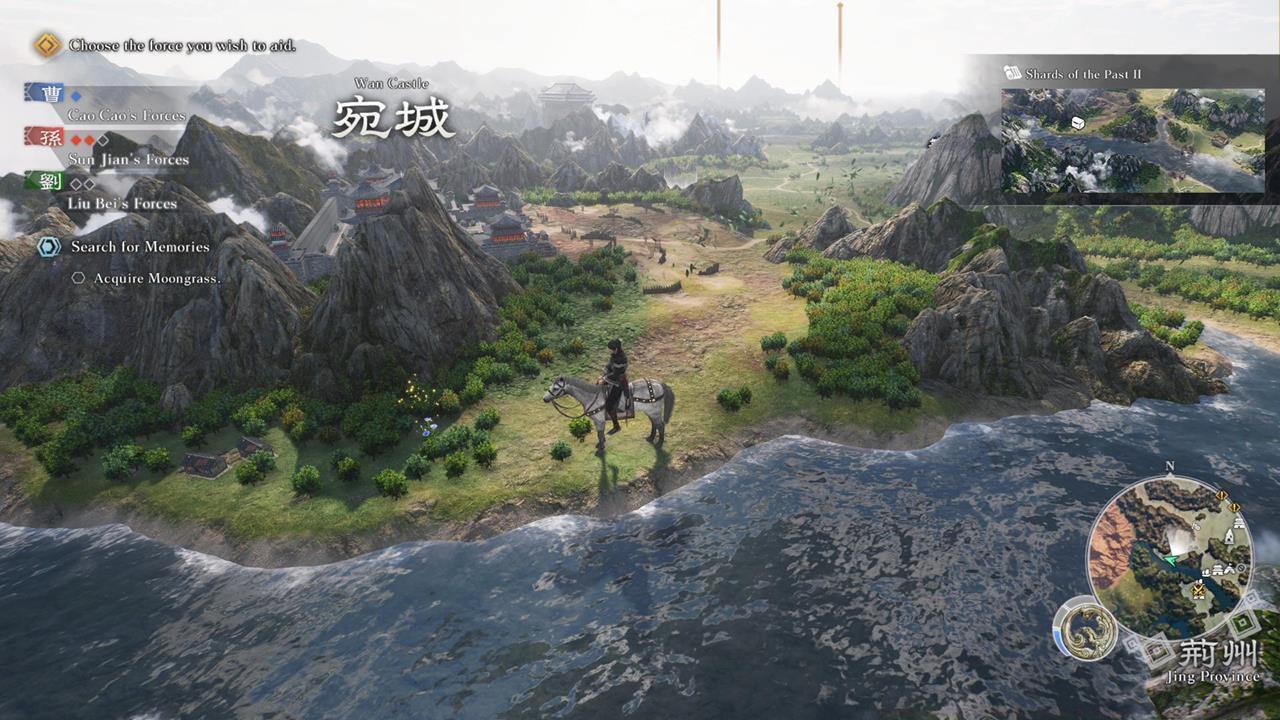Select the crossed-weapons battle marker on the minimap

(x=1198, y=588)
